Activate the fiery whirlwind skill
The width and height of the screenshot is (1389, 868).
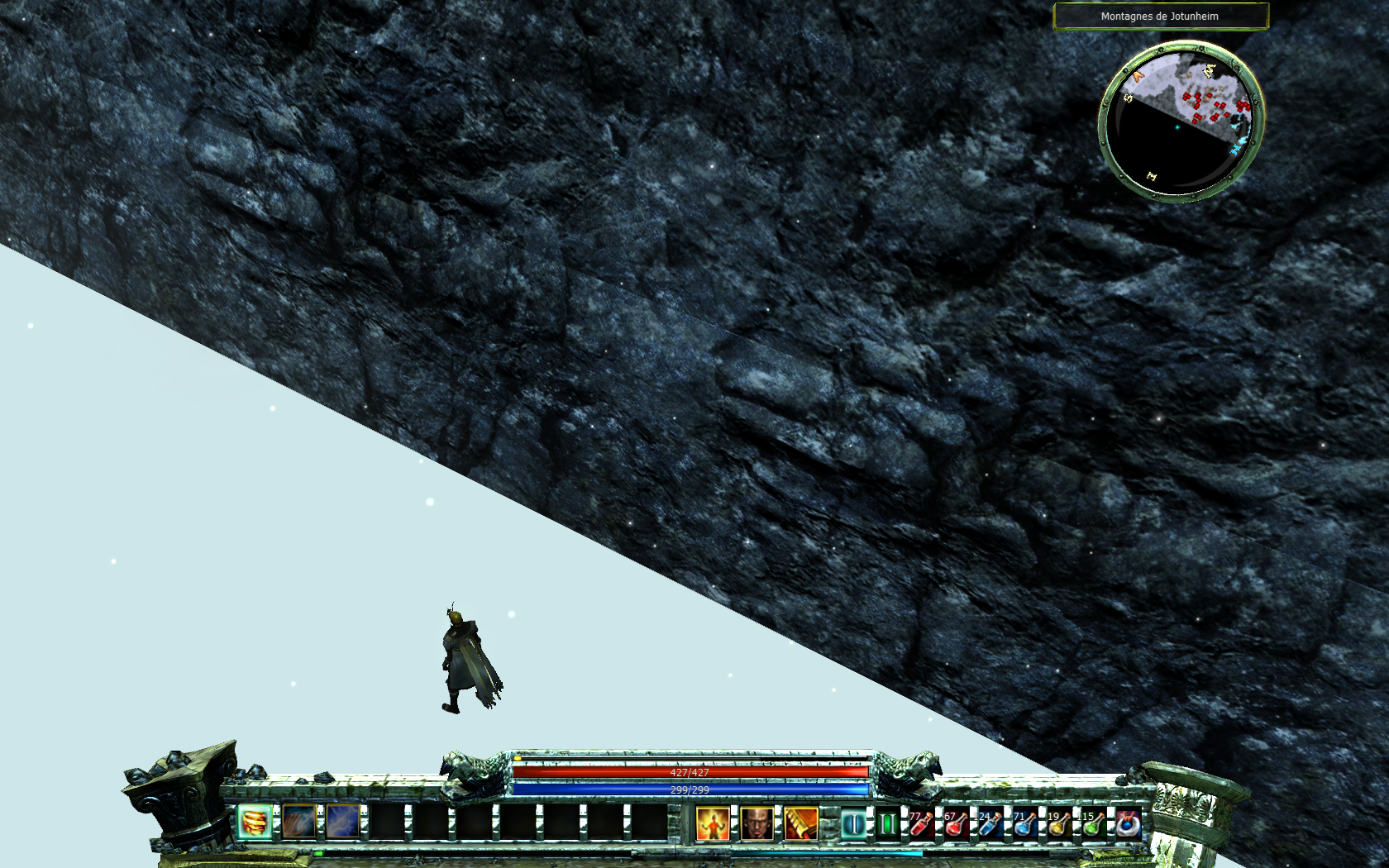click(x=255, y=823)
